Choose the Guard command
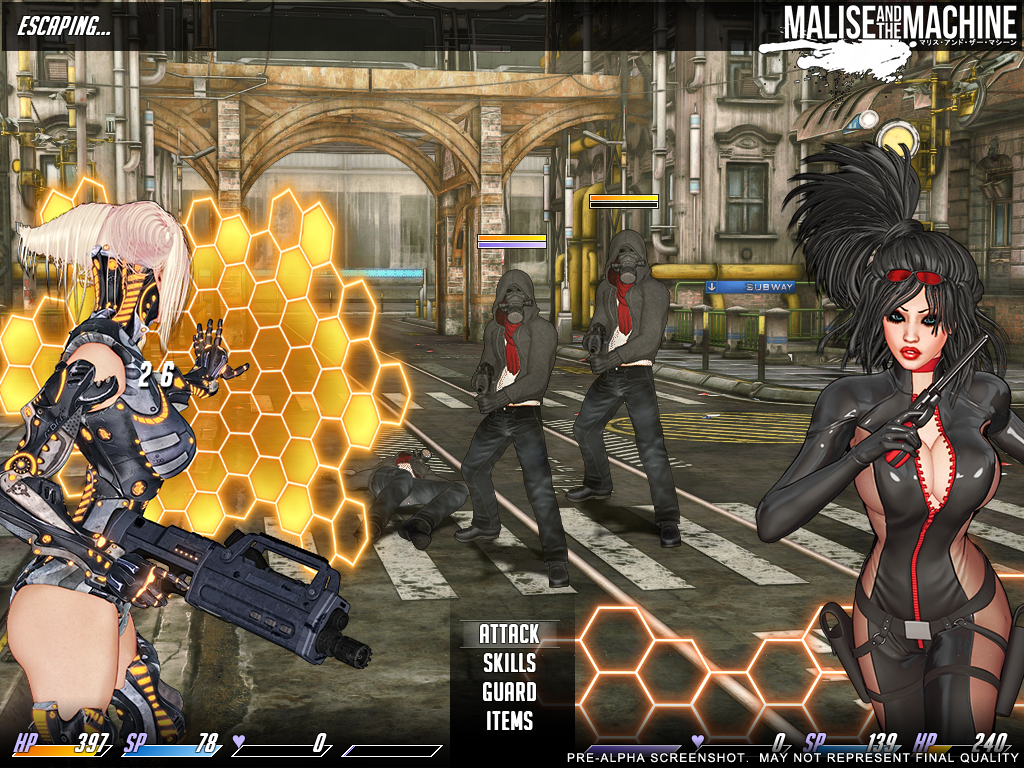1024x768 pixels. [x=509, y=692]
